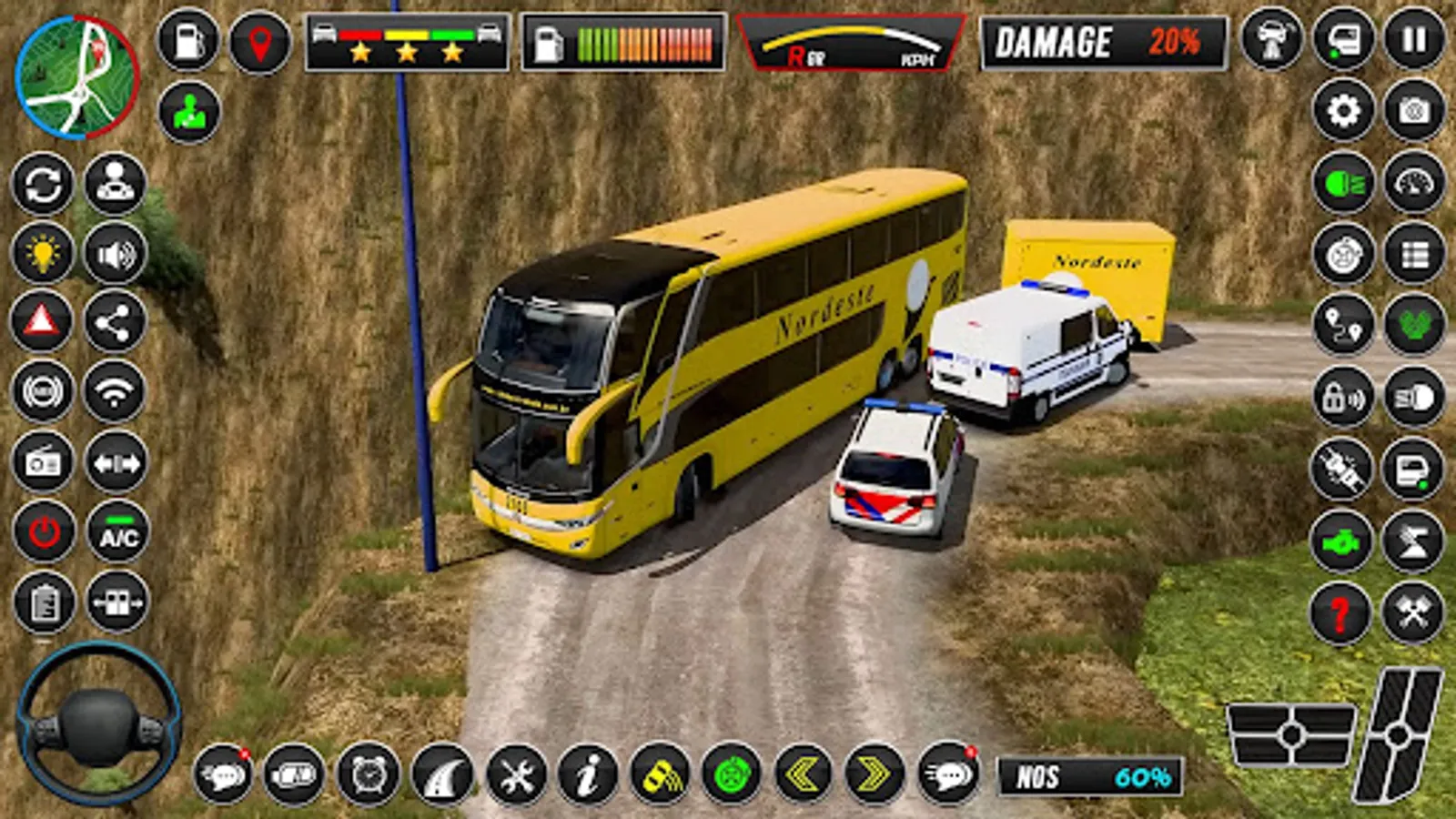Toggle the horn sound icon
The image size is (1456, 819).
(x=114, y=250)
